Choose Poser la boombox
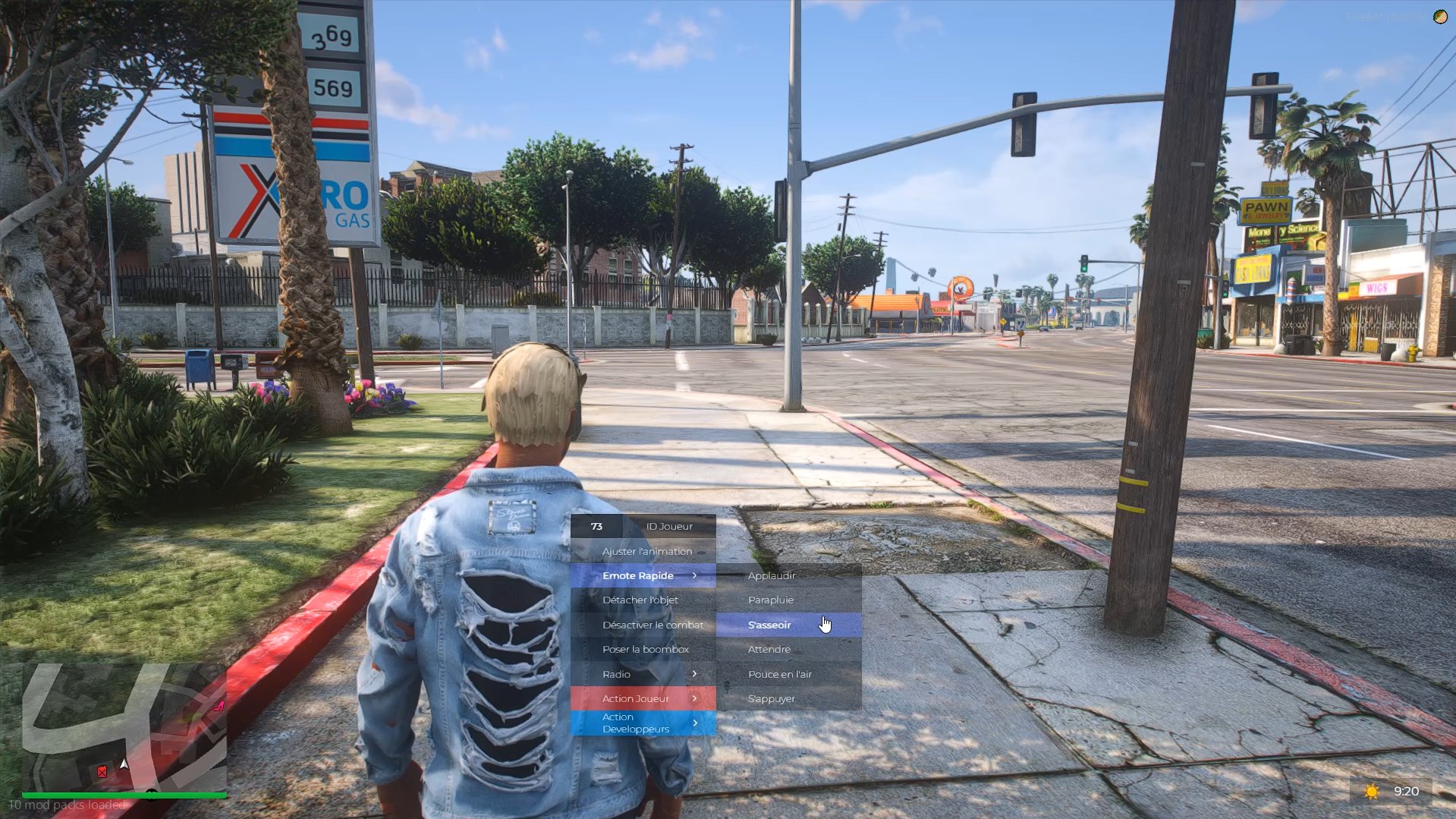Viewport: 1456px width, 819px height. (643, 649)
